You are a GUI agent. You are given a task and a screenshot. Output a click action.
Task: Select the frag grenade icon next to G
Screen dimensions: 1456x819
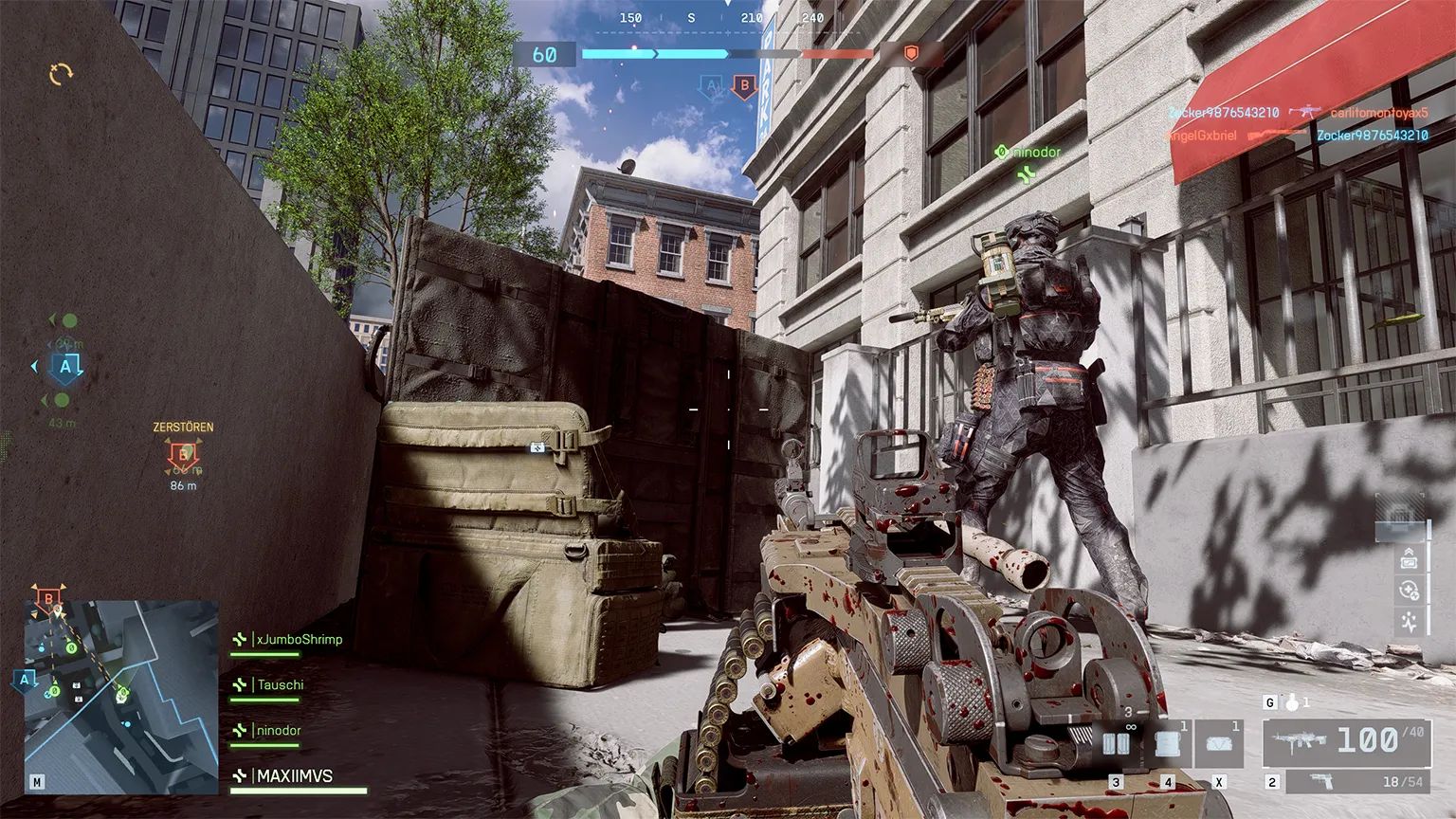1291,702
